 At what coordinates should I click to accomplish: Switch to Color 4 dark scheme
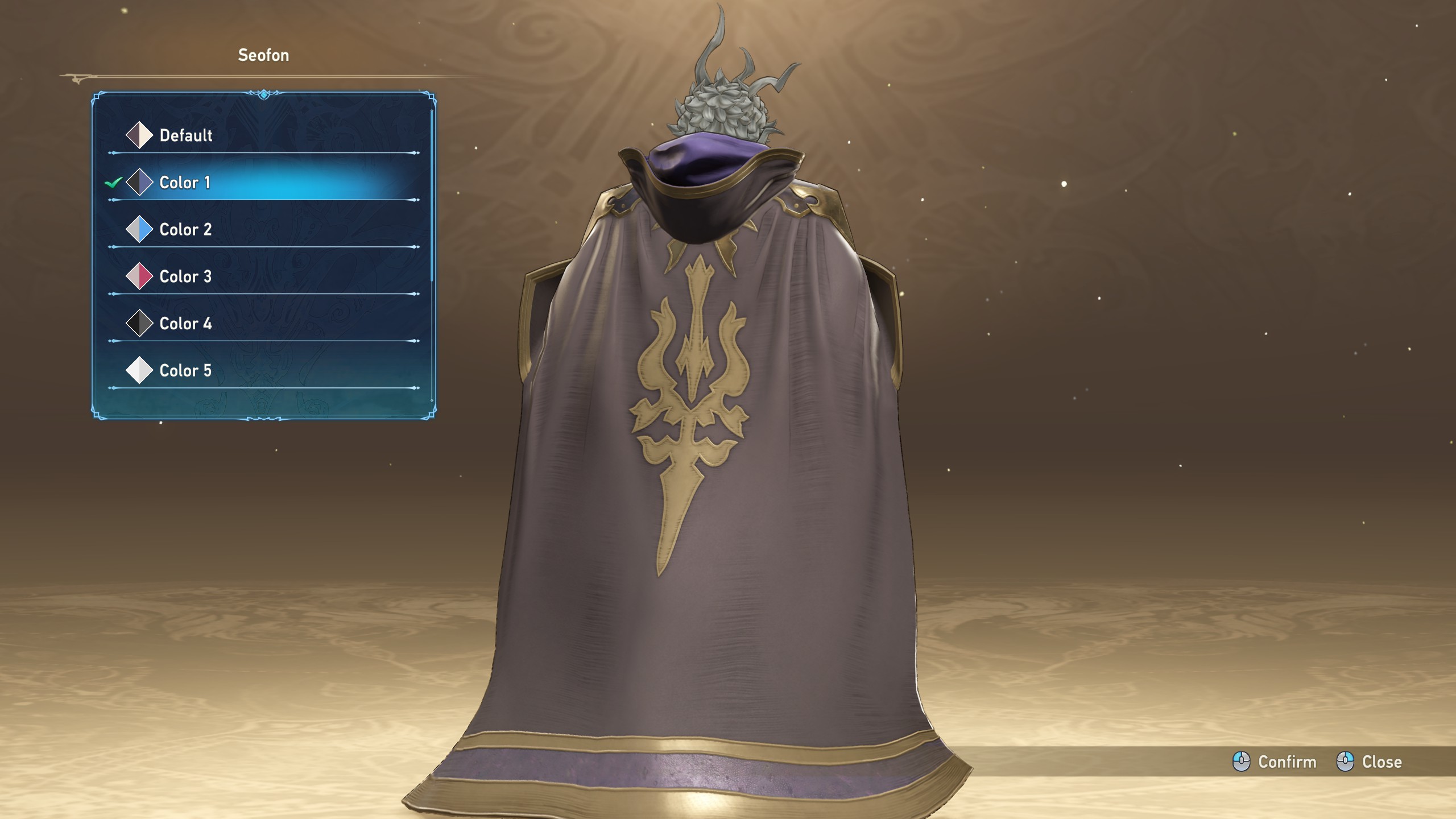pyautogui.click(x=185, y=324)
